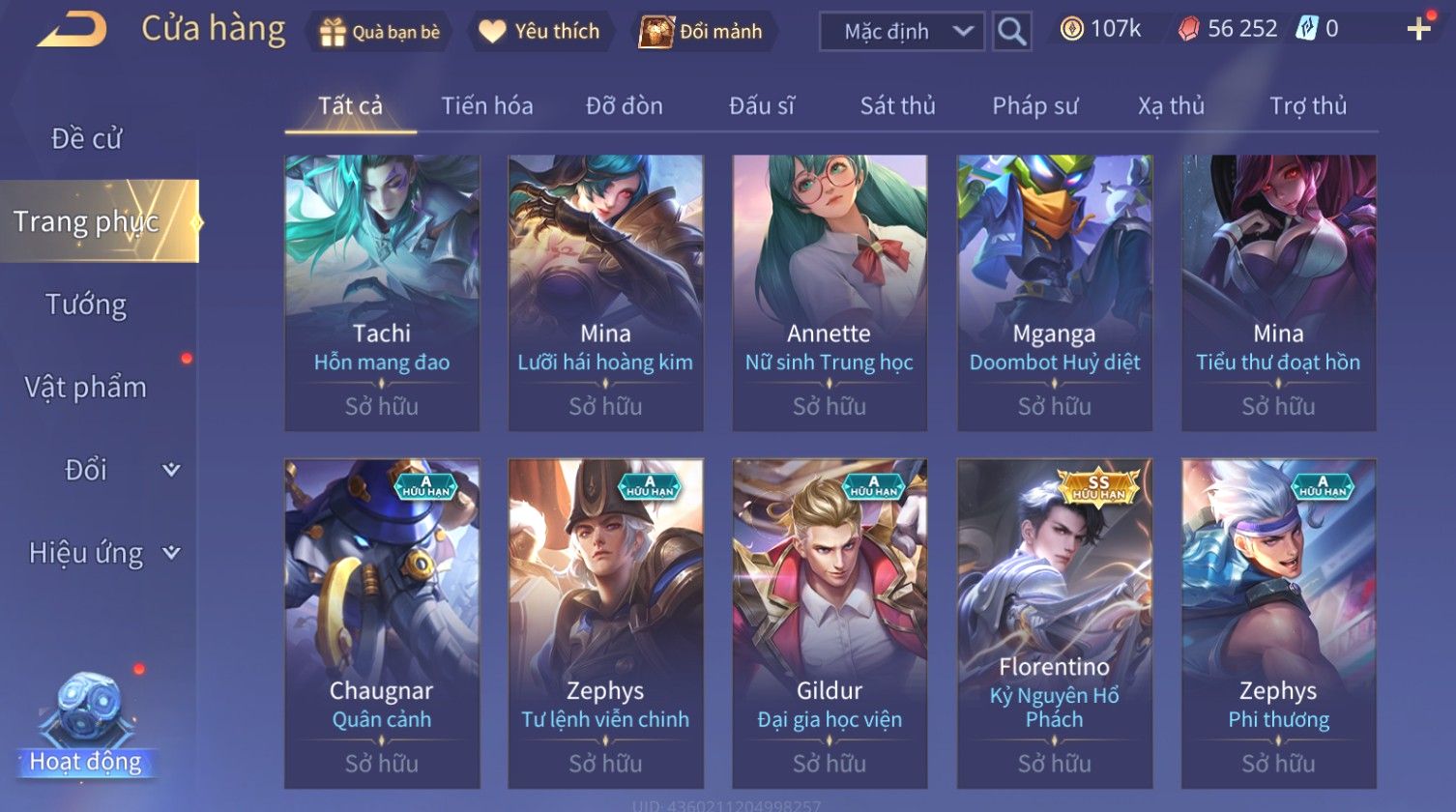This screenshot has width=1456, height=812.
Task: Show the Sát thủ skins tab
Action: click(x=897, y=105)
